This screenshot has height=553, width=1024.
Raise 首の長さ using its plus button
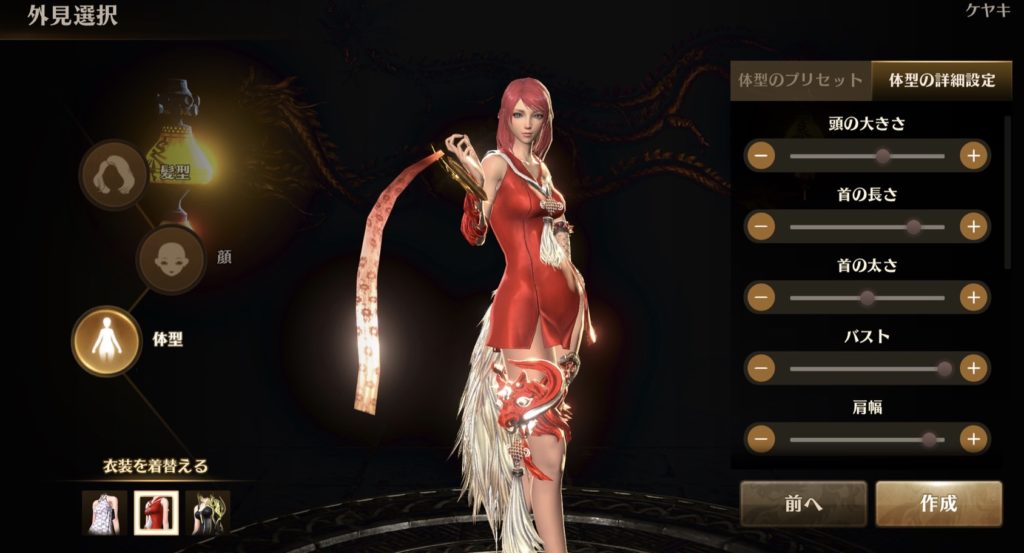click(x=973, y=227)
